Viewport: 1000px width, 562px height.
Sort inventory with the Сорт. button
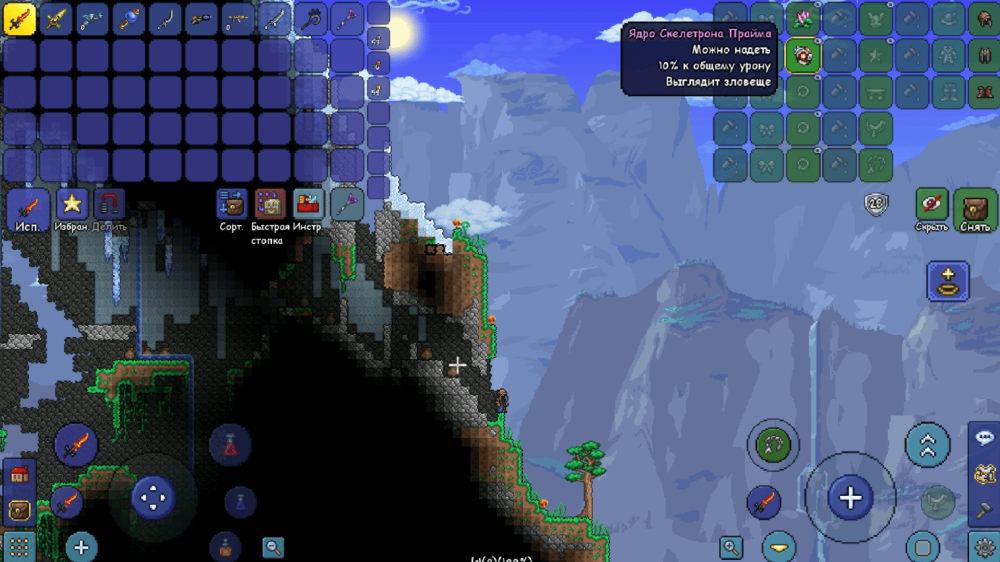pyautogui.click(x=232, y=204)
